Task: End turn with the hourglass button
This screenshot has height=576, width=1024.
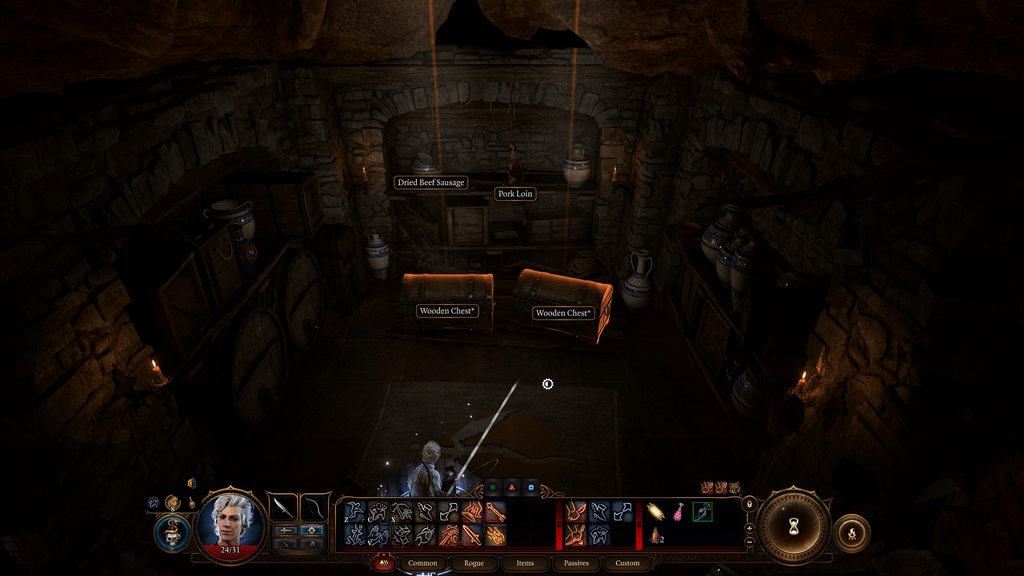Action: point(793,527)
